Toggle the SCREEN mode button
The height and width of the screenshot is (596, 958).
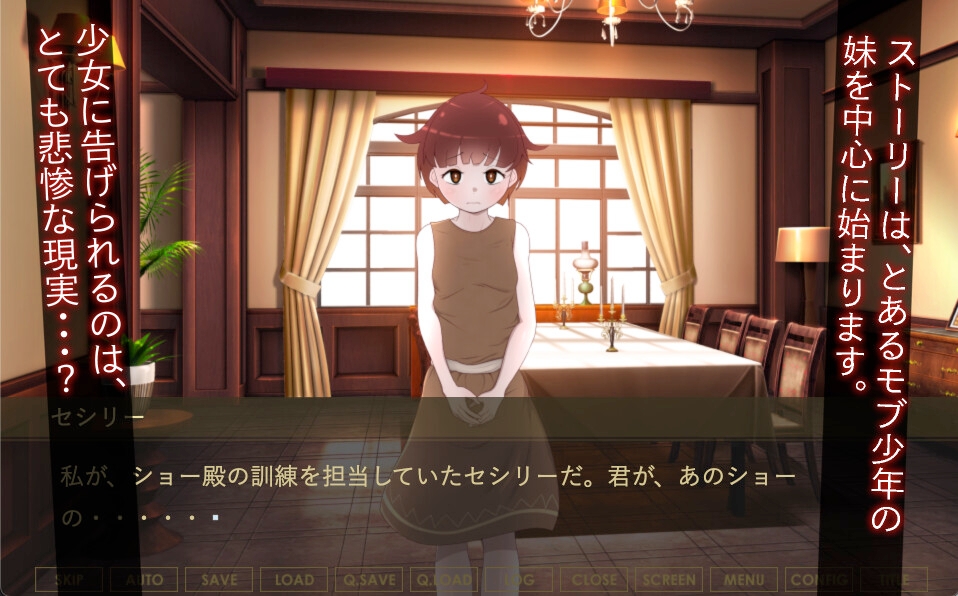click(669, 580)
